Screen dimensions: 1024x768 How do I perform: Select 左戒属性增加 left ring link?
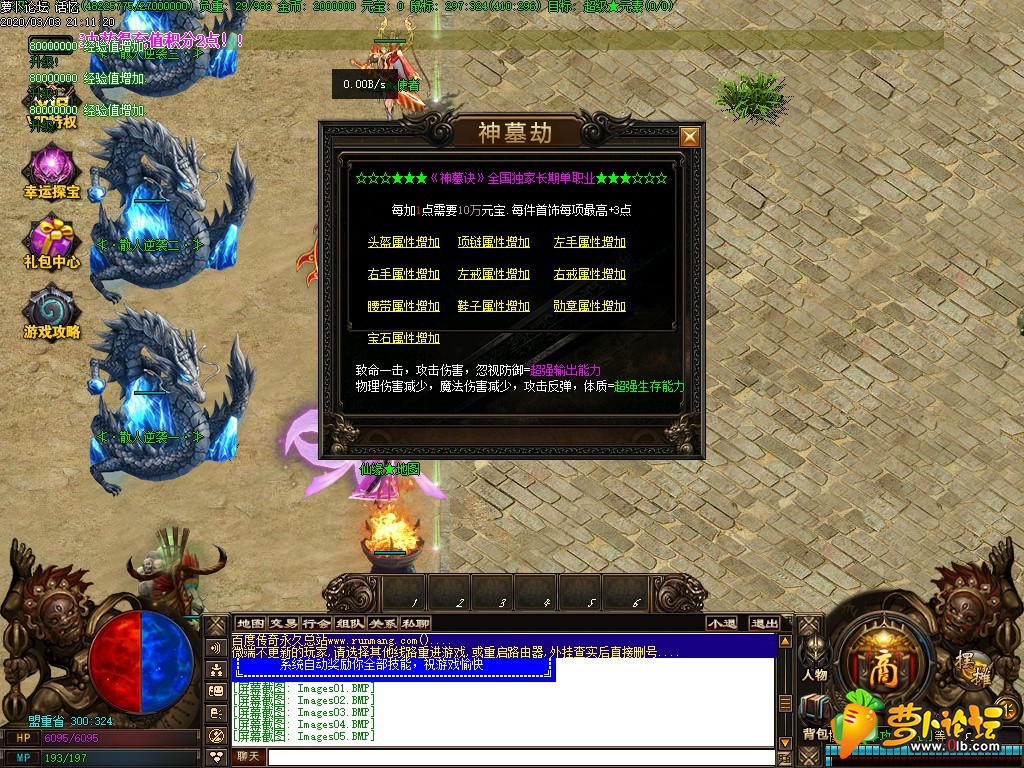[493, 274]
